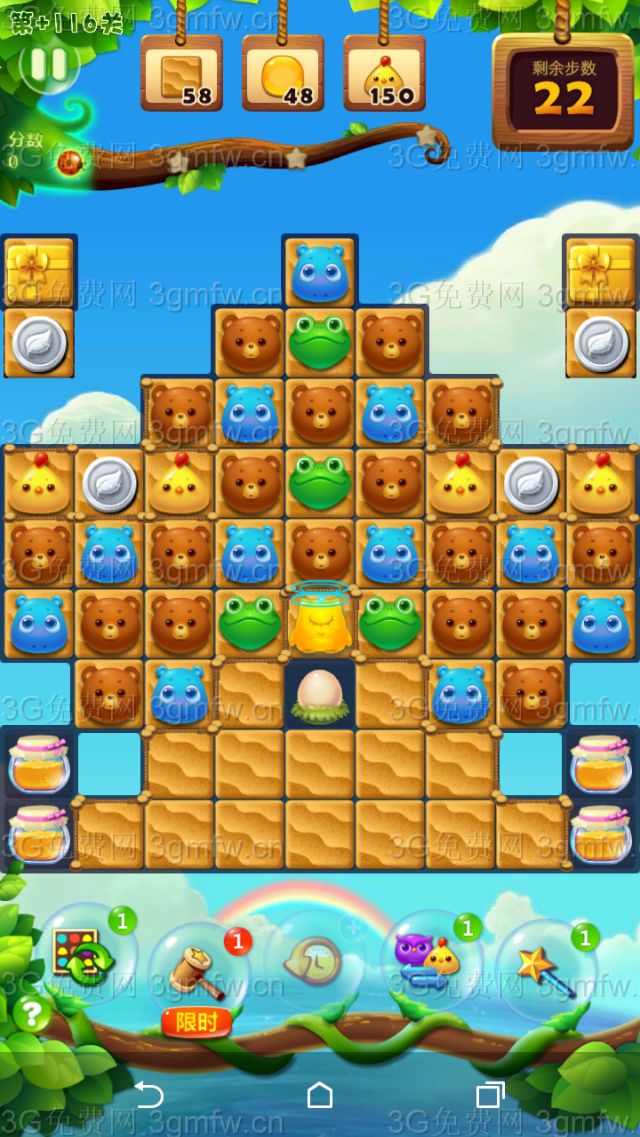Tap the Android back navigation button
The image size is (640, 1137).
click(x=148, y=1096)
